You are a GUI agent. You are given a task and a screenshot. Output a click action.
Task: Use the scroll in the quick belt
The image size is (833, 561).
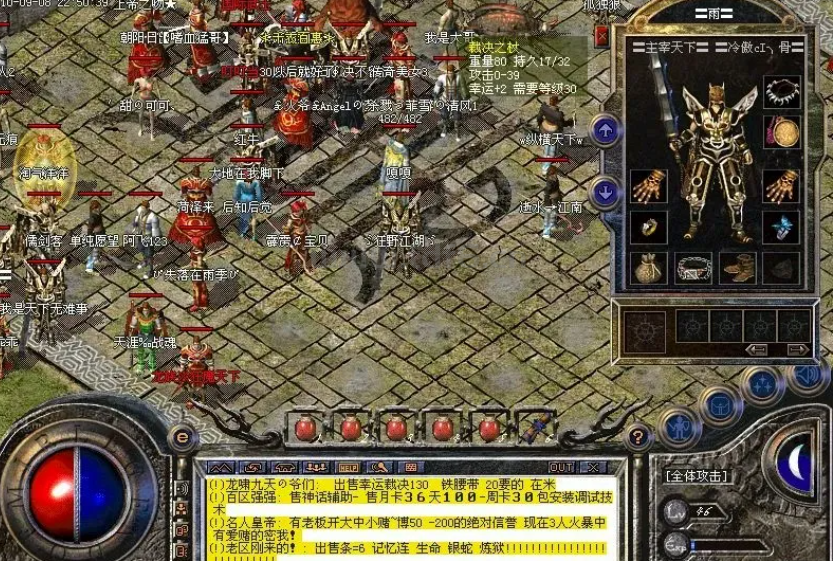[535, 428]
